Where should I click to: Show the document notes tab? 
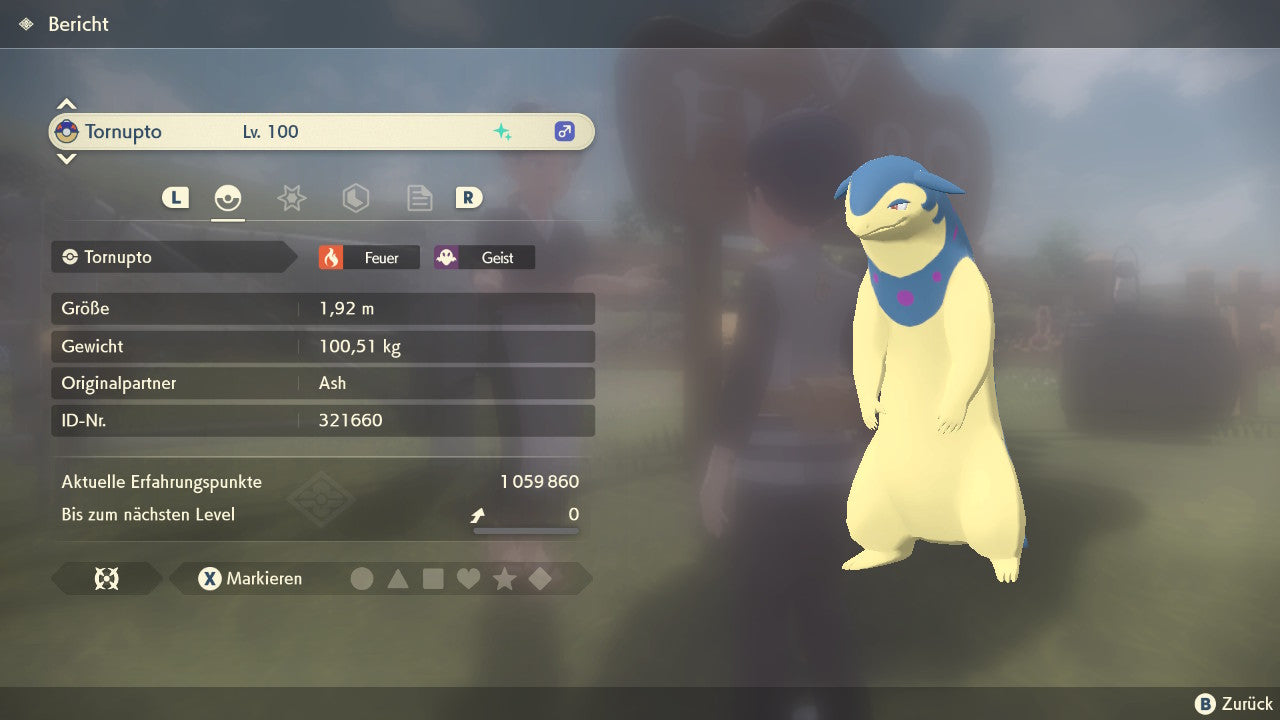tap(419, 198)
